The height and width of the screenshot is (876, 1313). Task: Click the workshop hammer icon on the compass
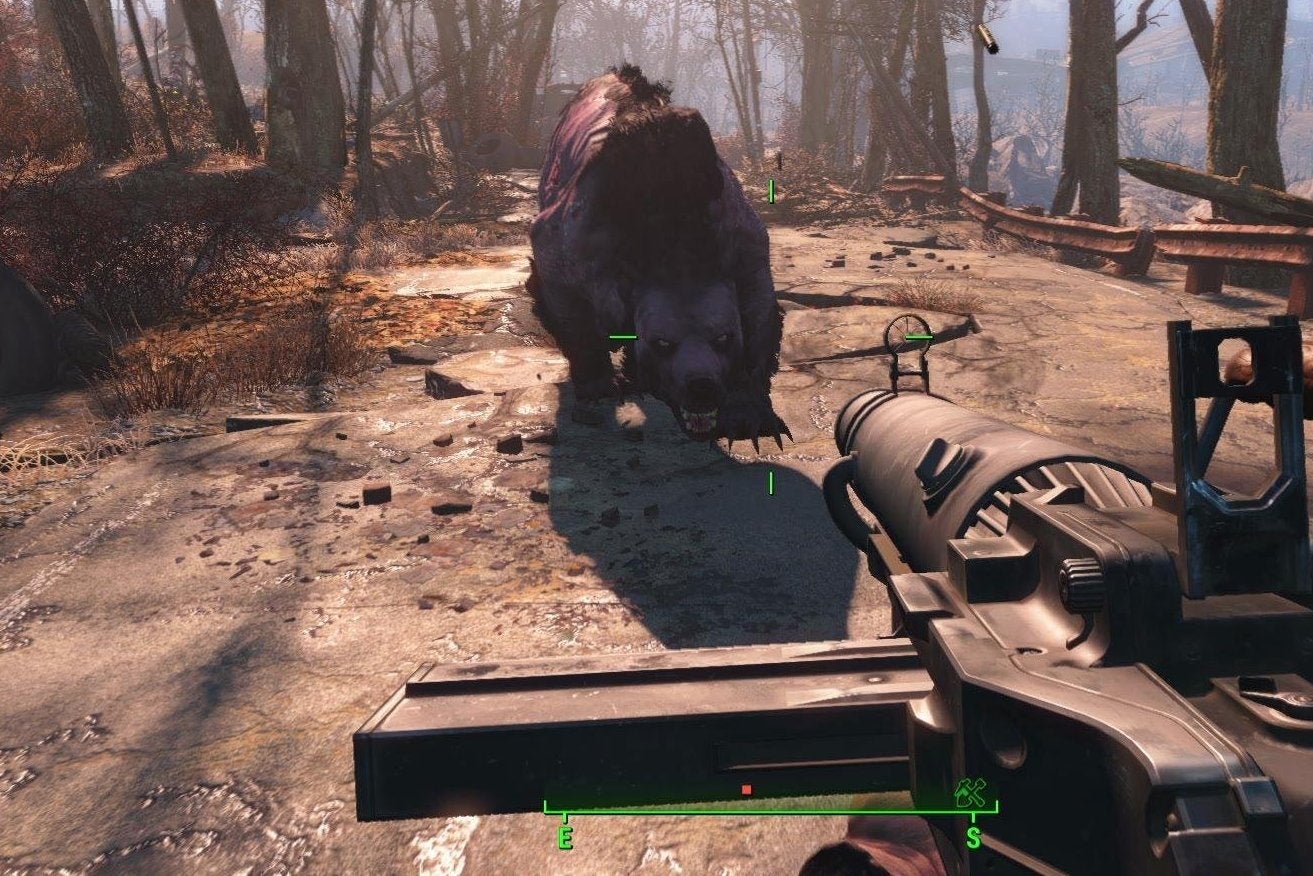971,791
